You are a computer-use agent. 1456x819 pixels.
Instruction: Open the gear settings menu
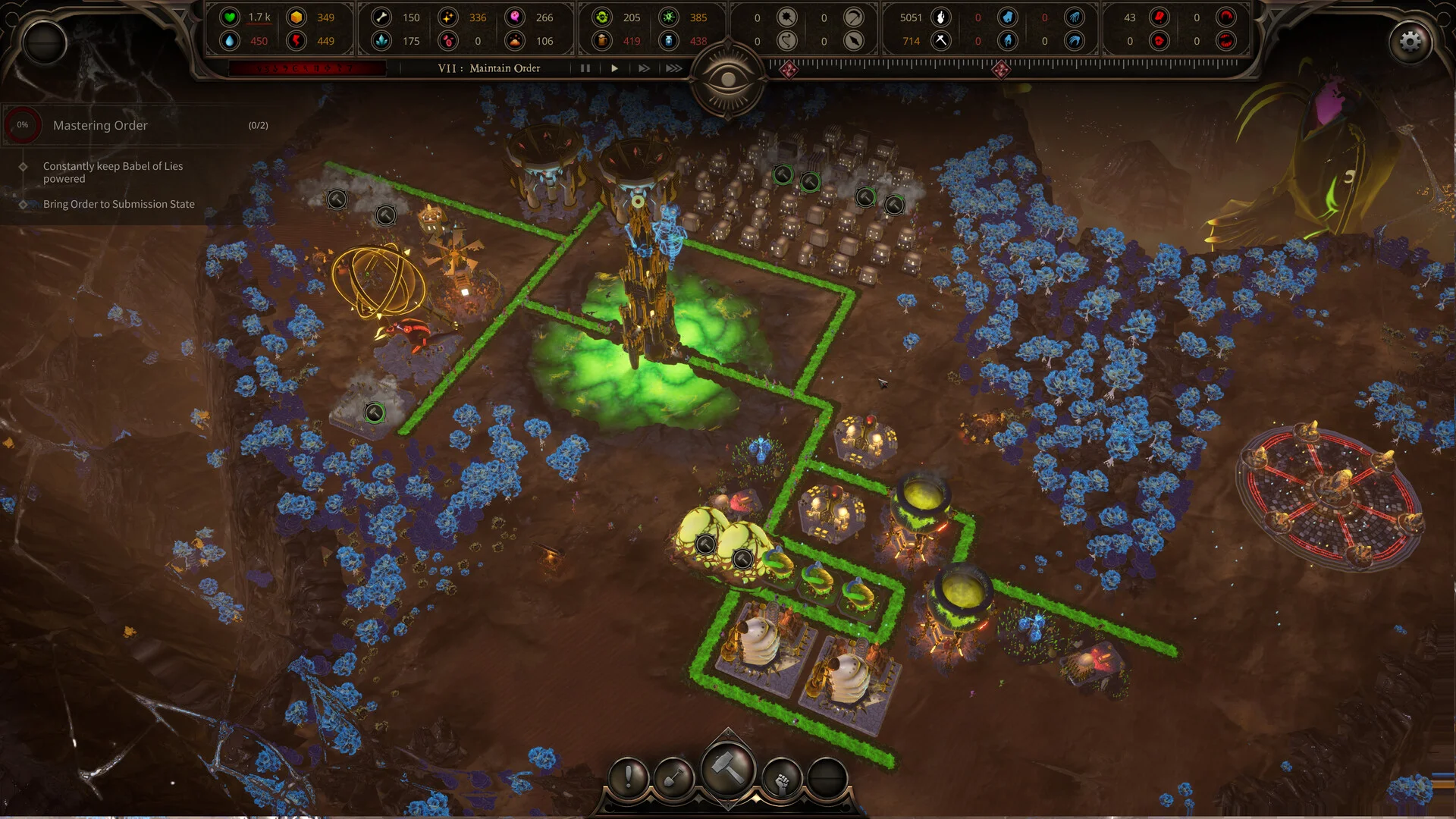click(1410, 42)
